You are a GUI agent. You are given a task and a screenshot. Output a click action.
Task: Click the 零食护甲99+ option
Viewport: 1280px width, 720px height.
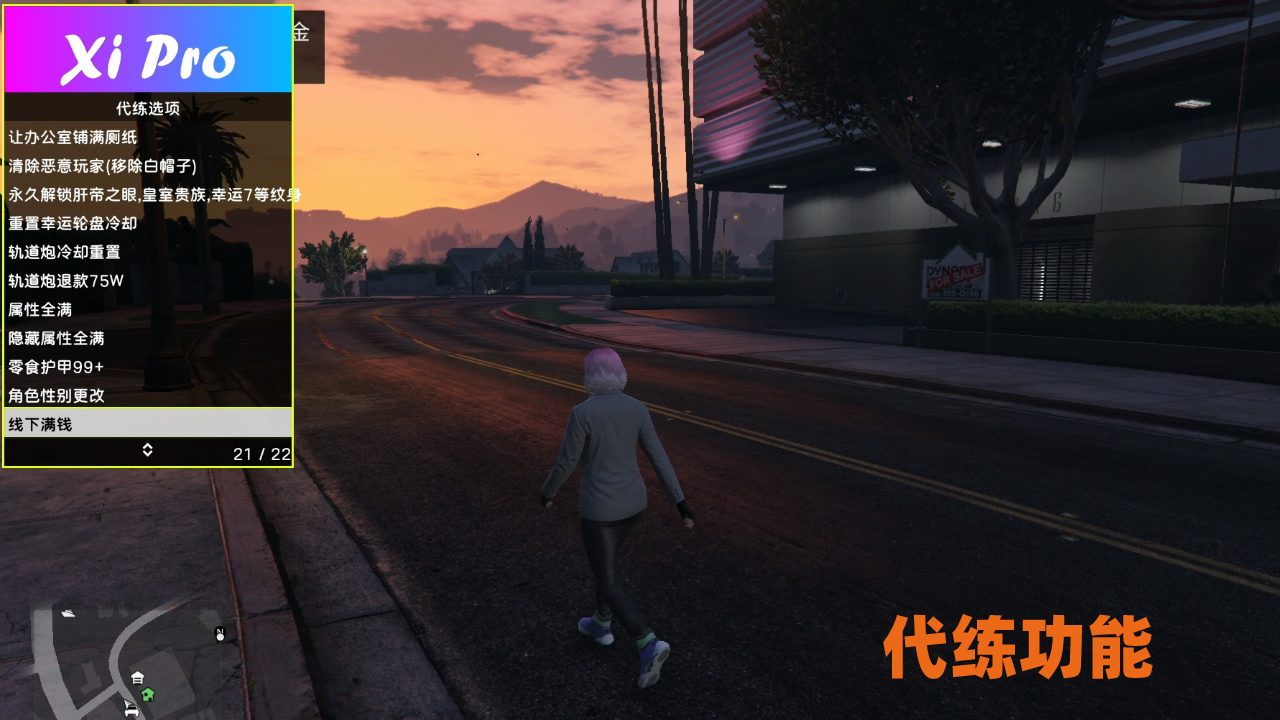point(148,367)
